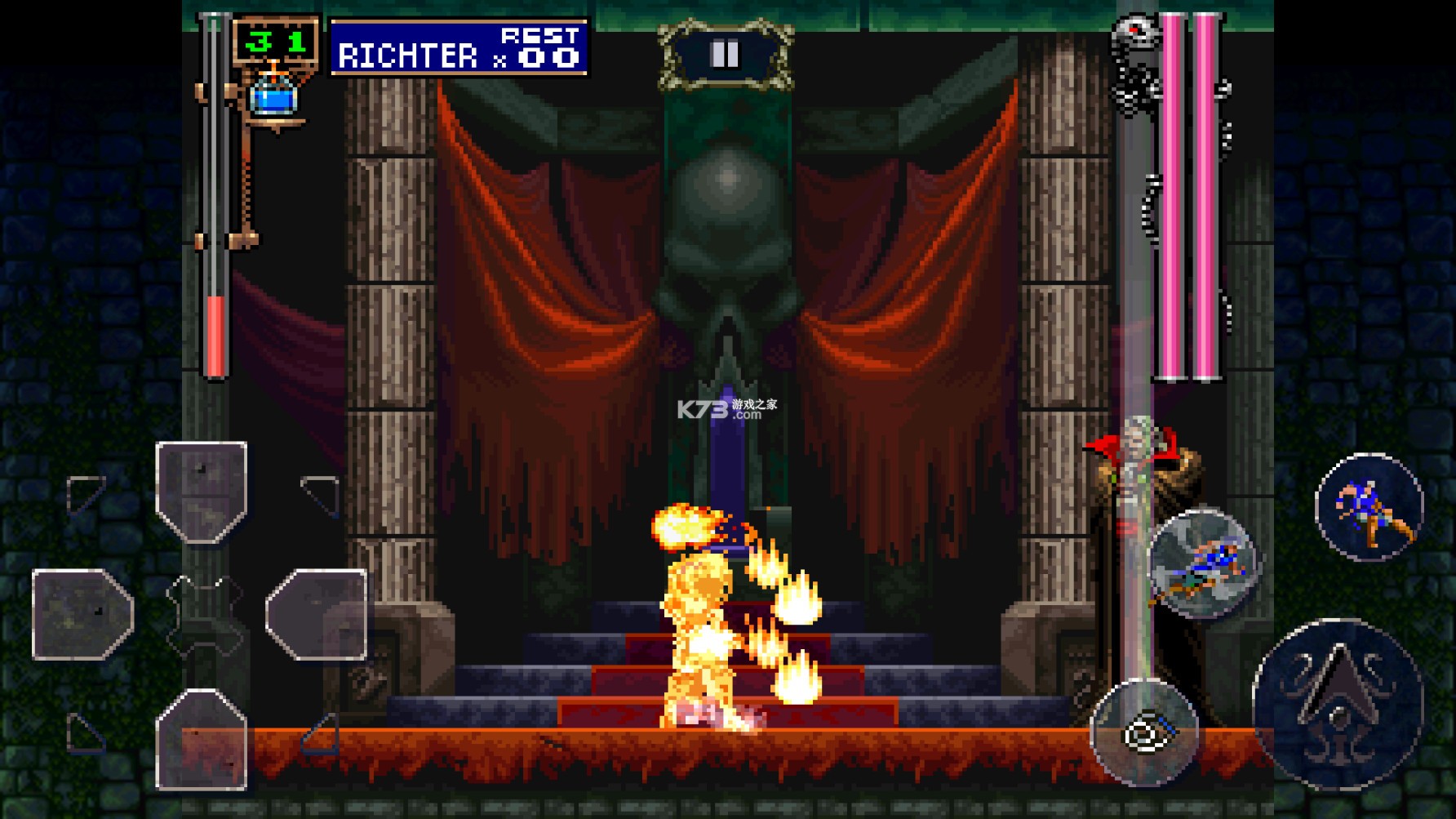Select the holy water sub-weapon icon
The width and height of the screenshot is (1456, 819).
275,96
